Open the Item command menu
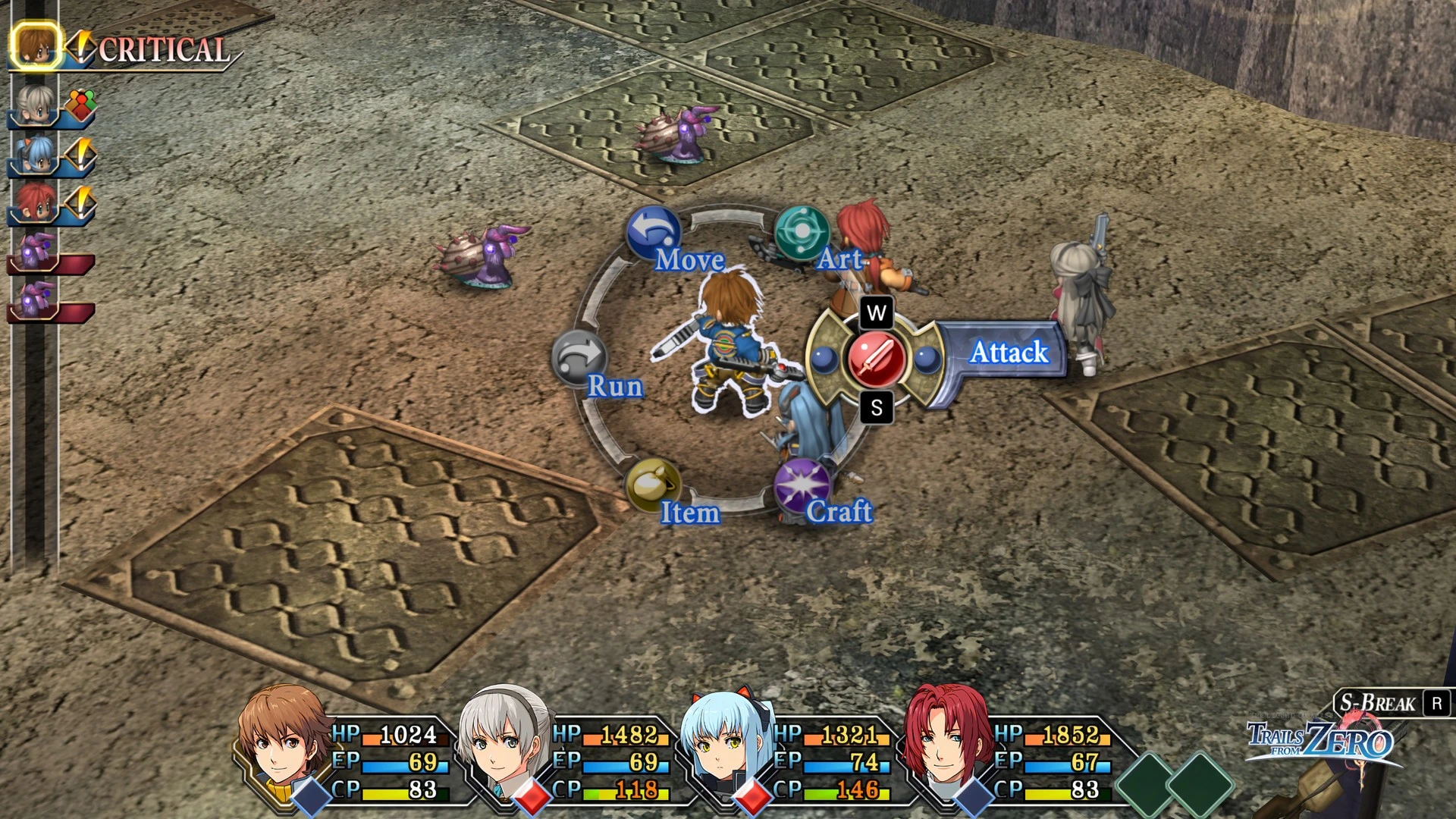Screen dimensions: 1456x819 click(x=652, y=485)
